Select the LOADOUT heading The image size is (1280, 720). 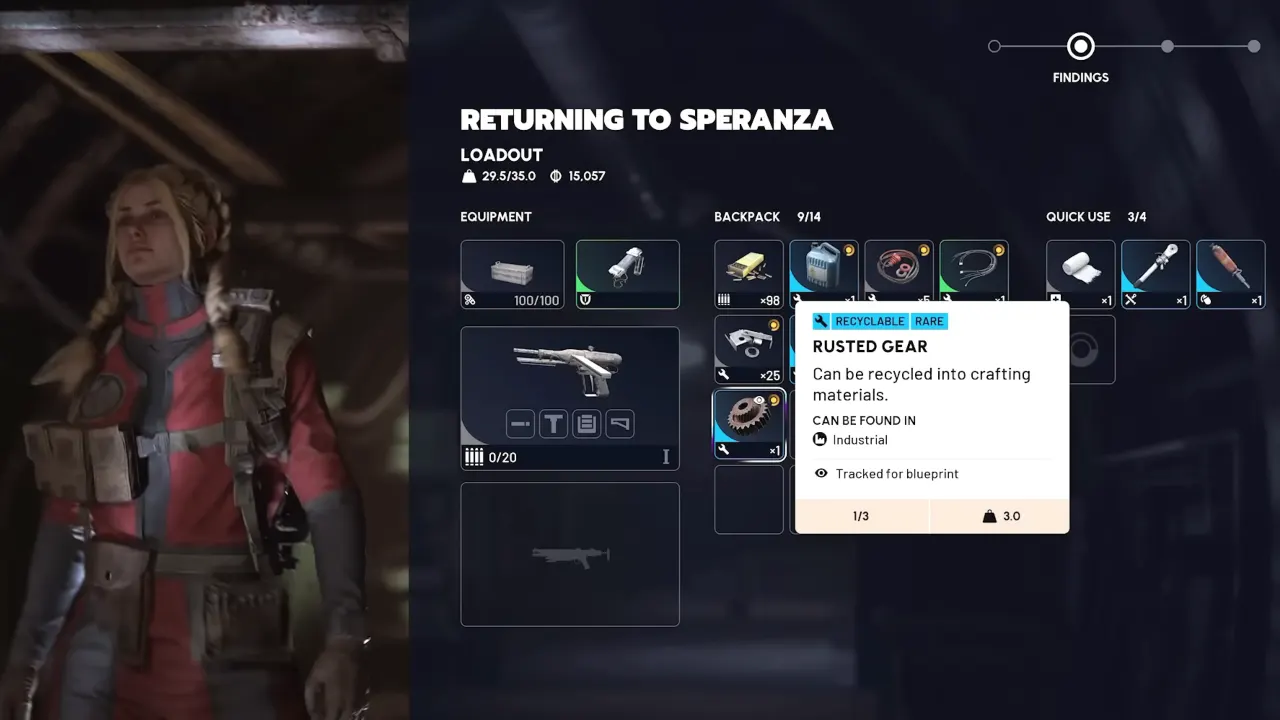(500, 155)
